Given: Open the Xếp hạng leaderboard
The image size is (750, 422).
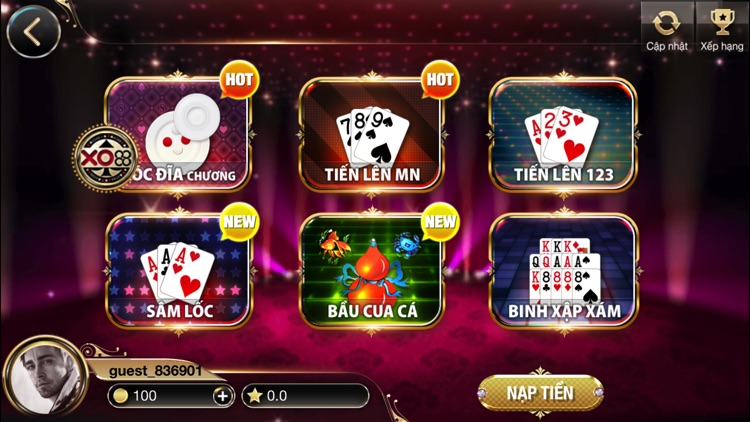Looking at the screenshot, I should [721, 27].
